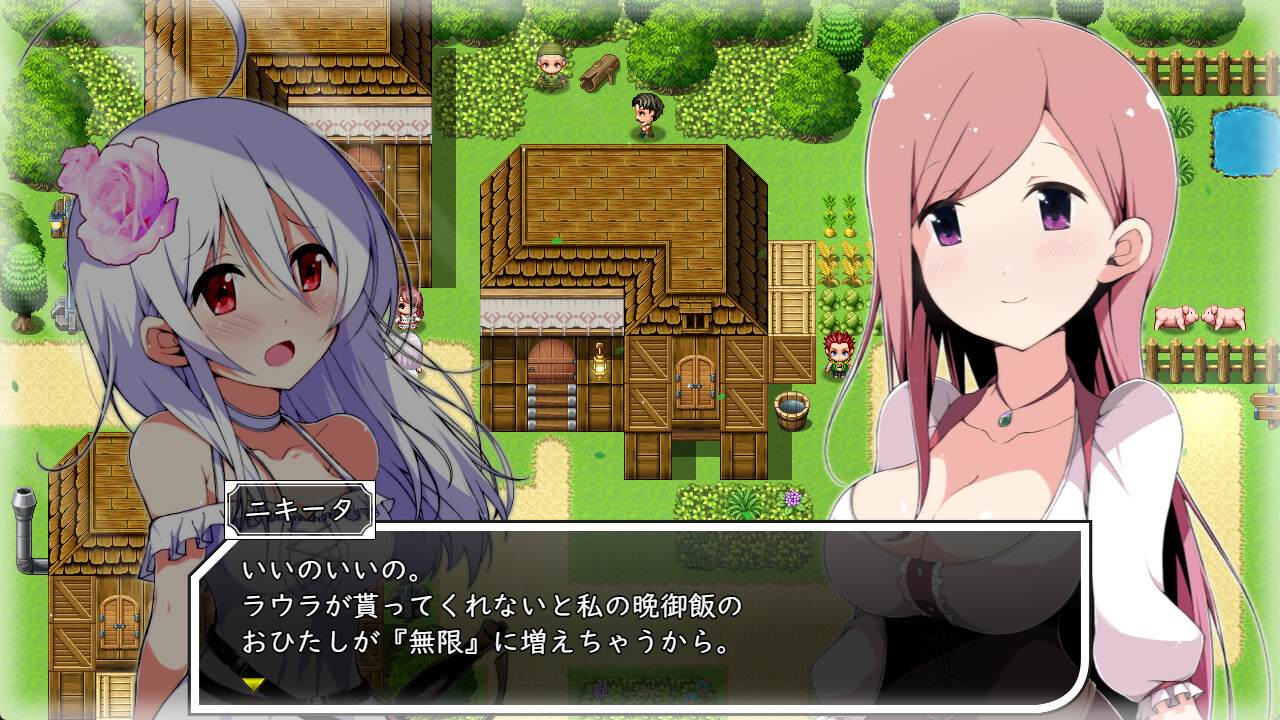Click the pink-haired girl's green pendant necklace
This screenshot has width=1280, height=720.
click(1003, 420)
